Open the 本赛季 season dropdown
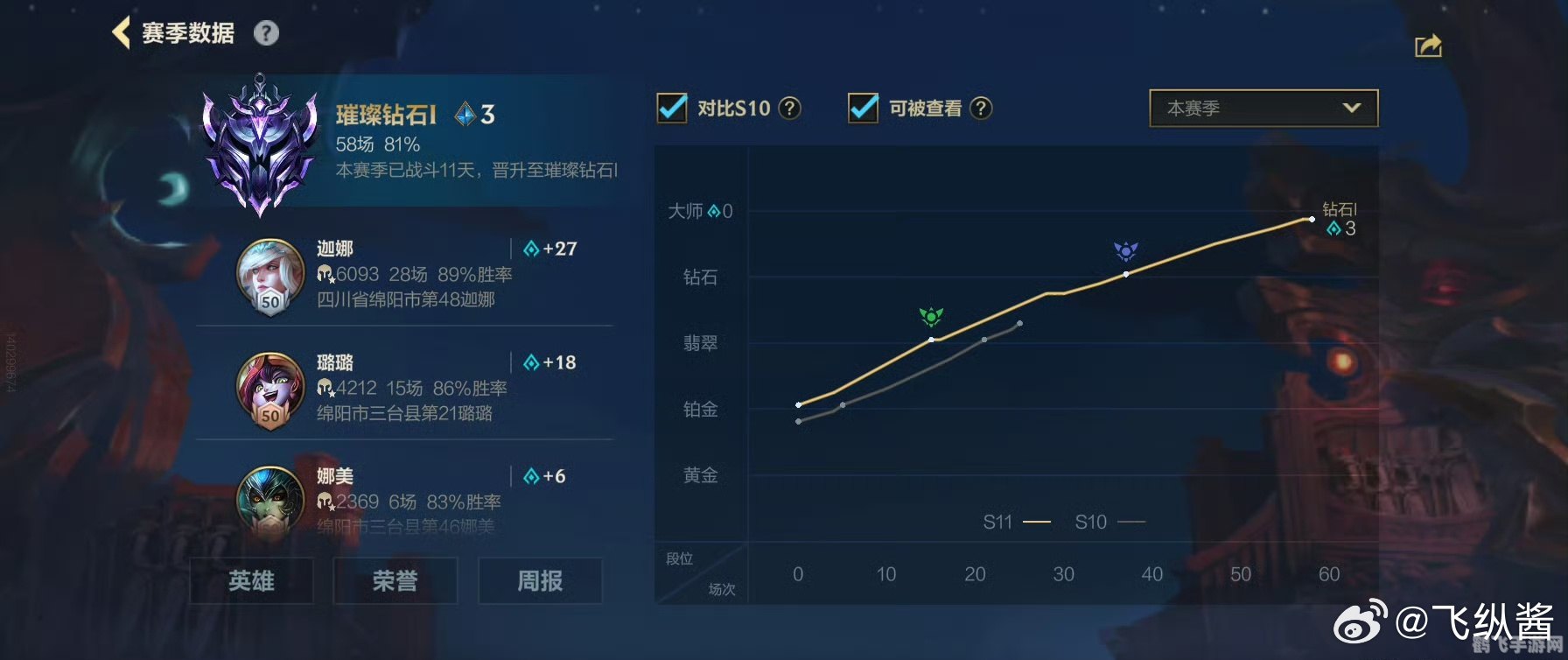Screen dimensions: 1568x660 coord(1263,108)
